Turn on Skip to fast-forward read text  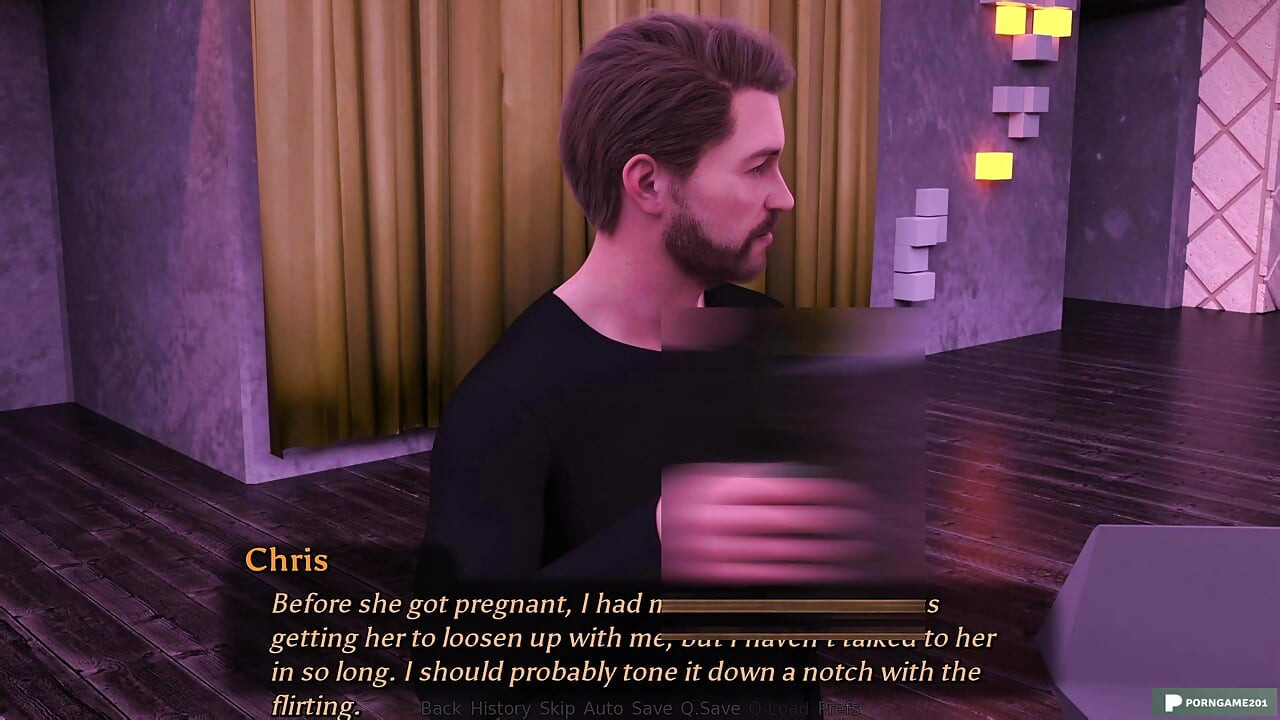pos(557,708)
